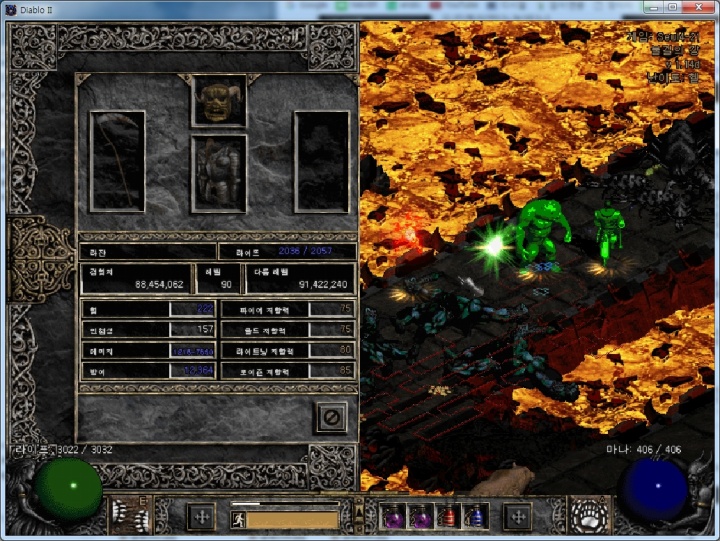Minimize the Diablo II window
The width and height of the screenshot is (720, 541).
pos(653,8)
